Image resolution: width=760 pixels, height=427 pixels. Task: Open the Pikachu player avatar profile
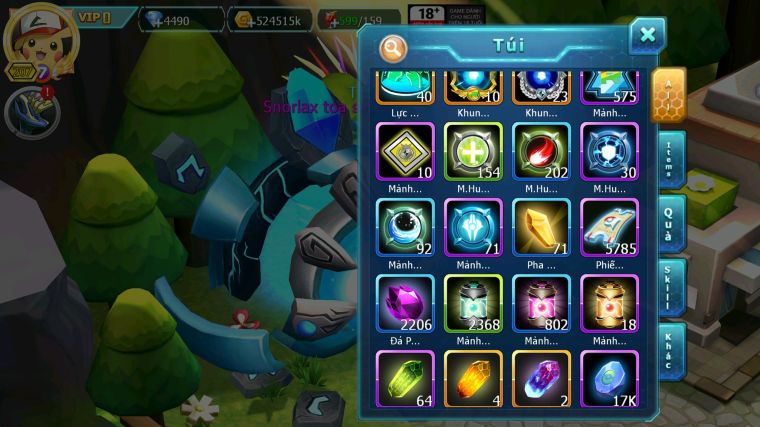click(40, 42)
